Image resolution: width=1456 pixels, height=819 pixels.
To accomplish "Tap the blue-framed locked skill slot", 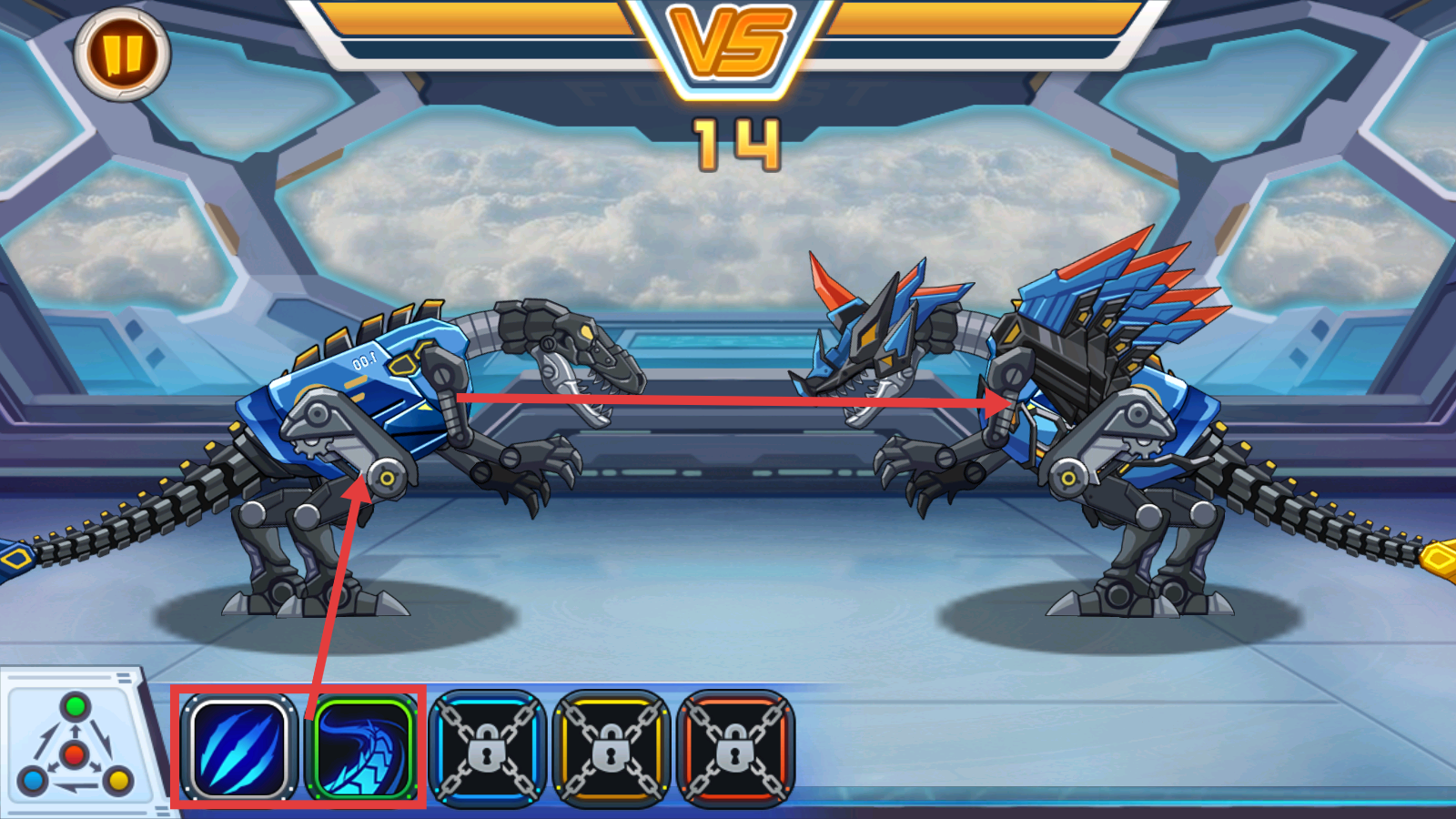I will 488,749.
